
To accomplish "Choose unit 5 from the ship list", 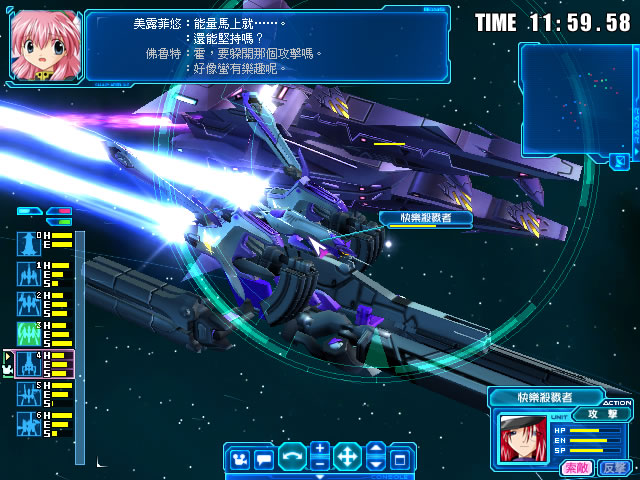I will (28, 392).
